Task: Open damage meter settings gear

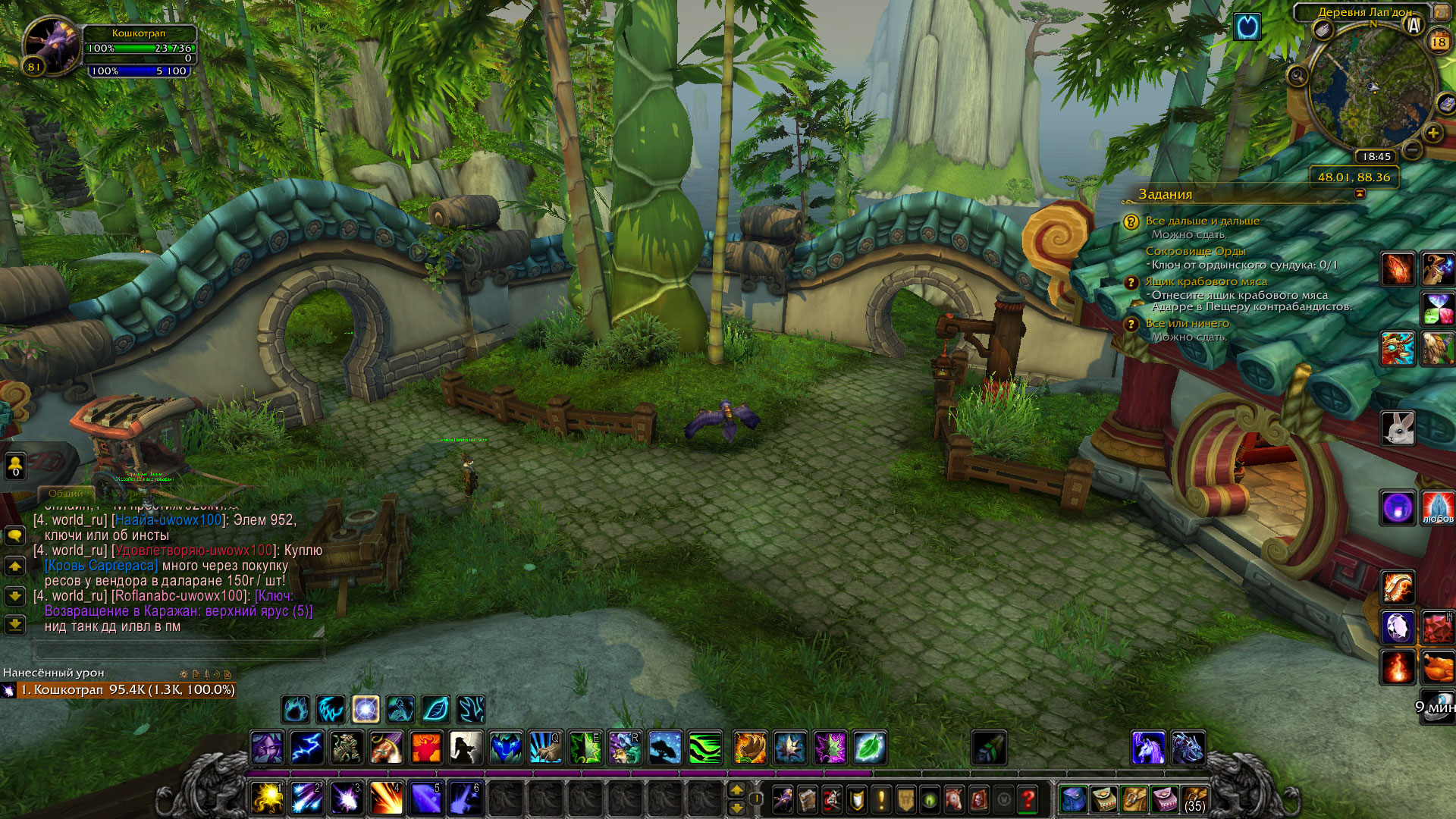Action: click(184, 673)
